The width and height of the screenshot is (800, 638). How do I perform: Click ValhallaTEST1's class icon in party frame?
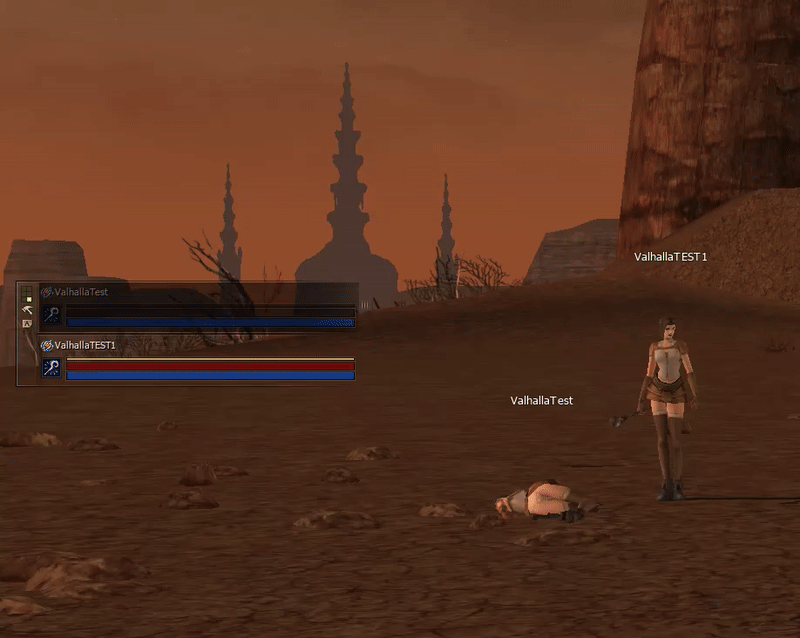[x=51, y=367]
